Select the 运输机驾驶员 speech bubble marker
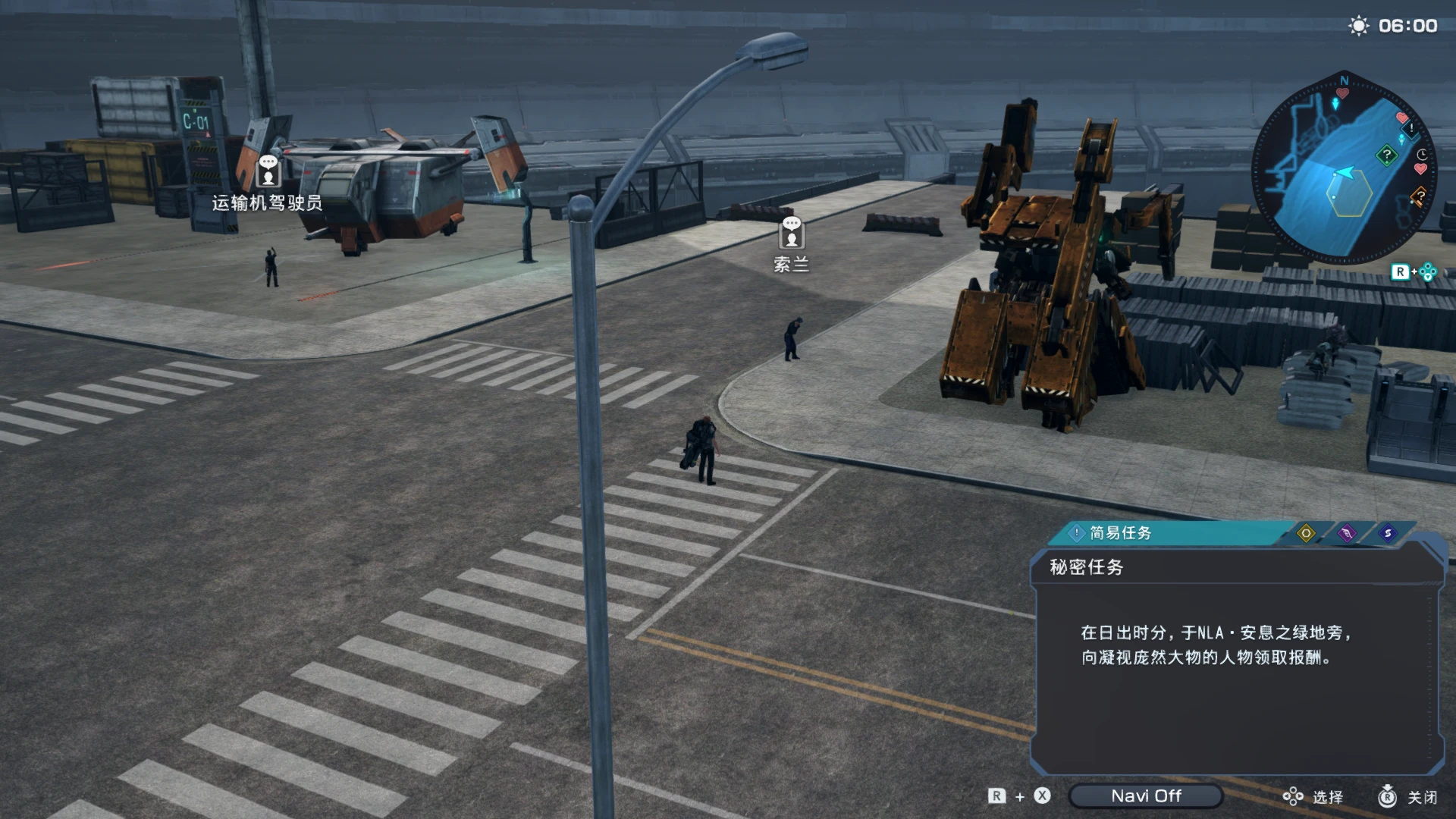 (x=268, y=171)
